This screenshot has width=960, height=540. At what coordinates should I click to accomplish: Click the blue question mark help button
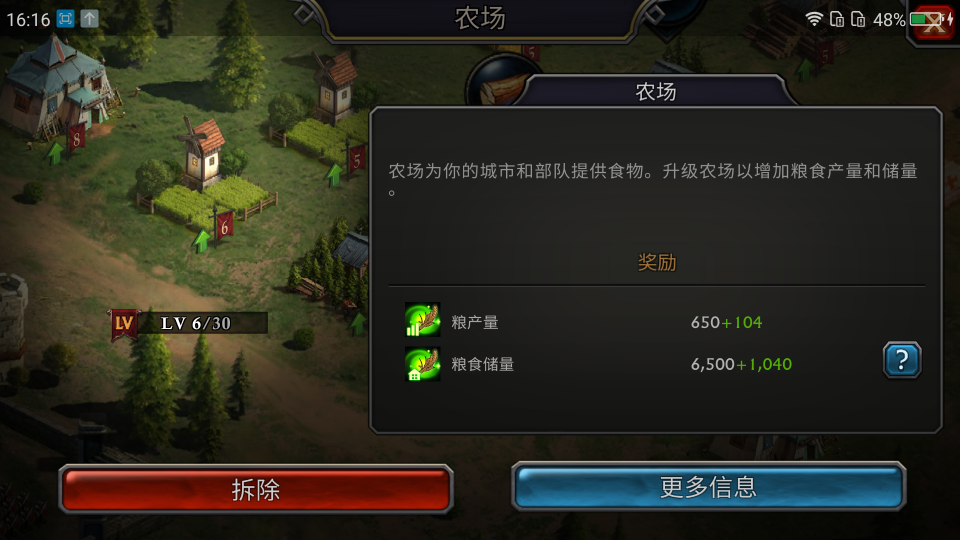[901, 360]
